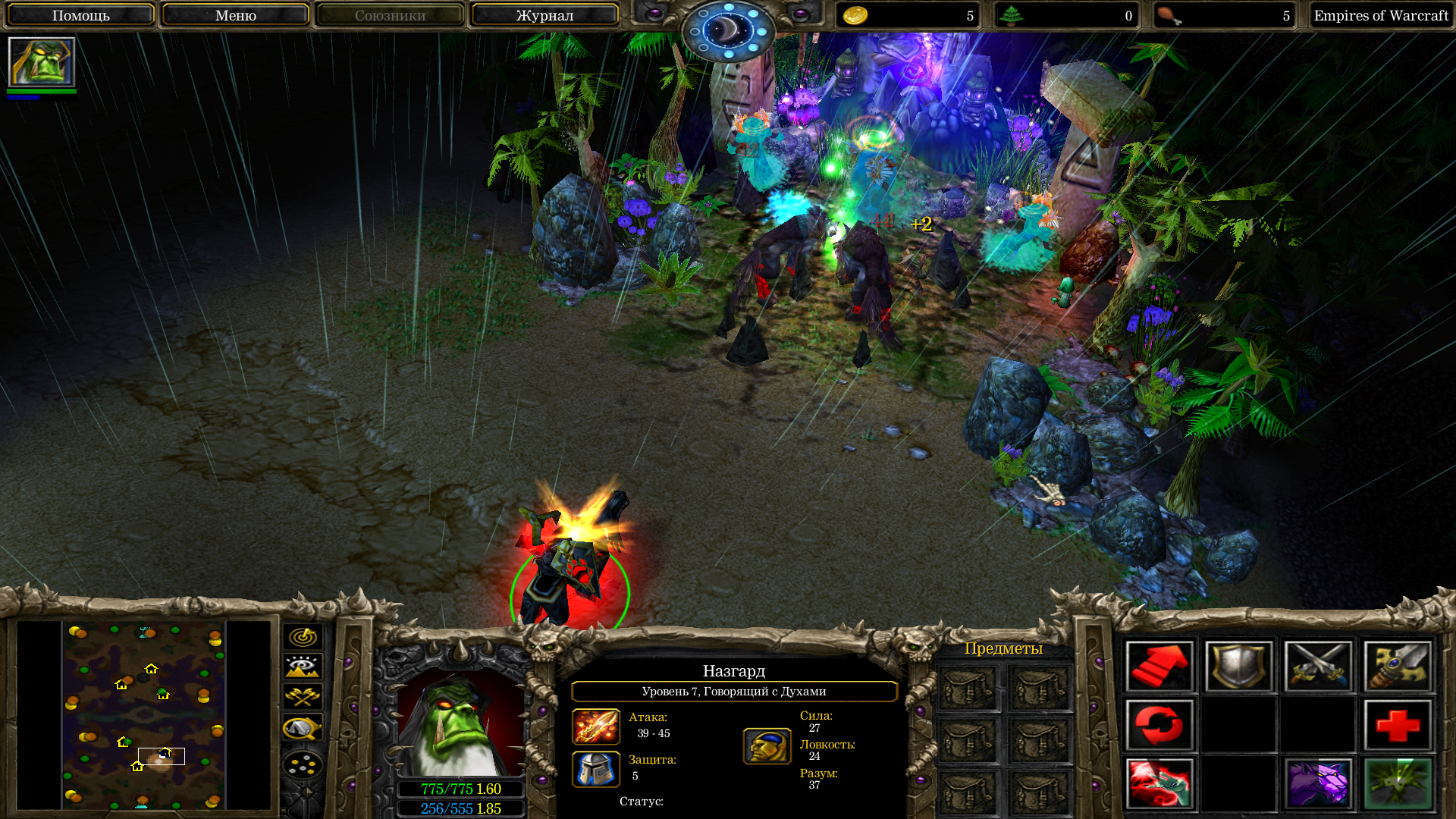The image size is (1456, 819).
Task: Select the shield Stop command
Action: point(1239,666)
